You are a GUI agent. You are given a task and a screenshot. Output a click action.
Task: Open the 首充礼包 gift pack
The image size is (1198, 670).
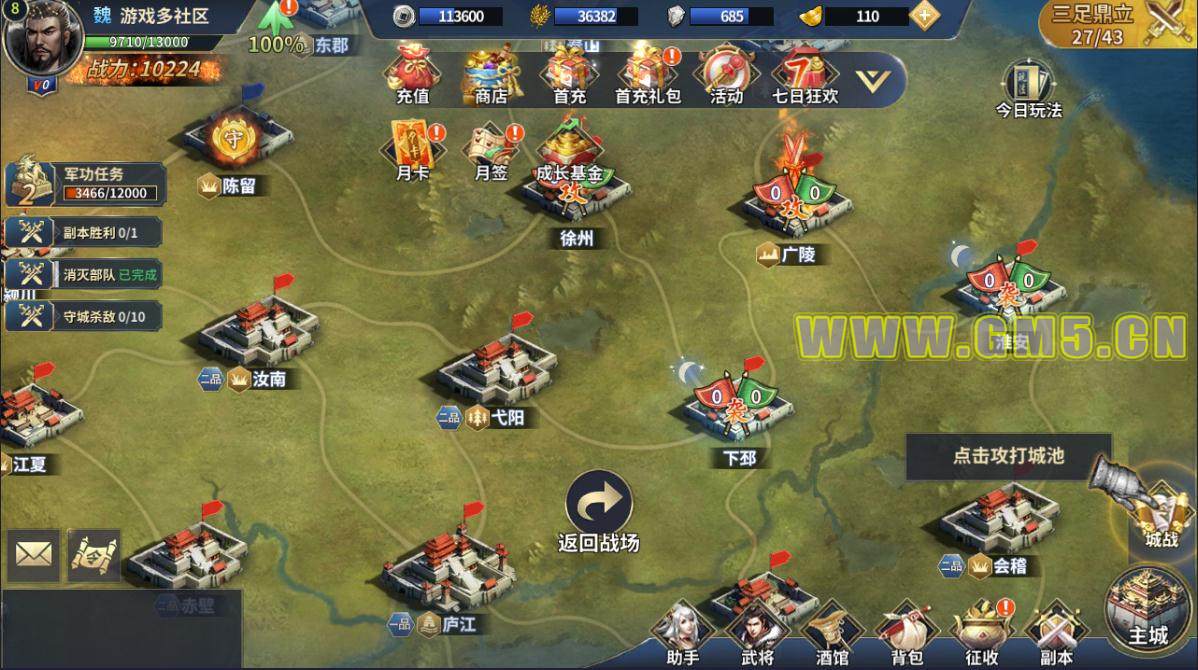(647, 74)
